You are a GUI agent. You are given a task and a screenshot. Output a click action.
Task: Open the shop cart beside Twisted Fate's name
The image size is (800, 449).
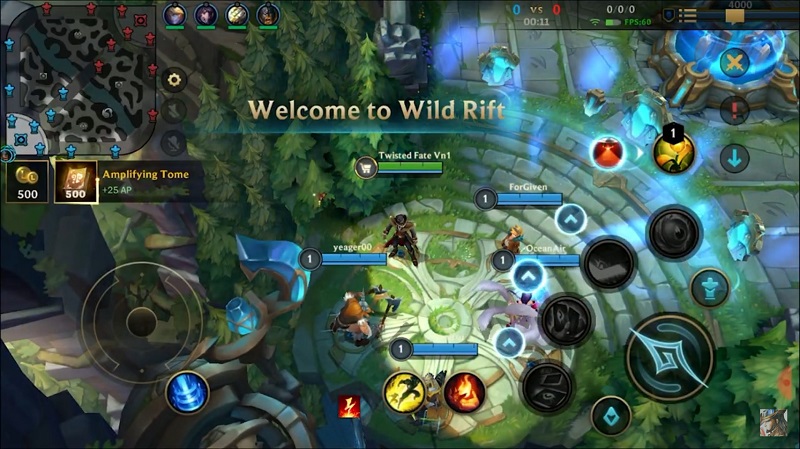365,167
